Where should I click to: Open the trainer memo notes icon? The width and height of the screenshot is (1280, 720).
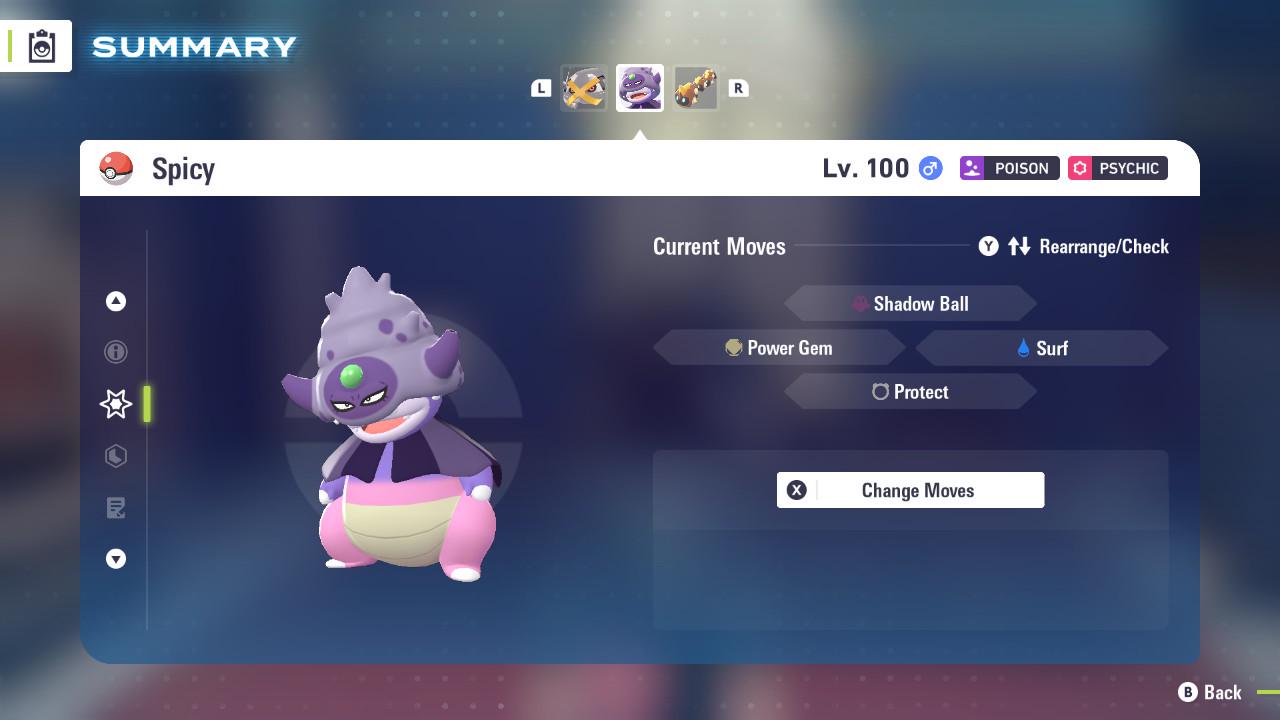click(x=116, y=508)
